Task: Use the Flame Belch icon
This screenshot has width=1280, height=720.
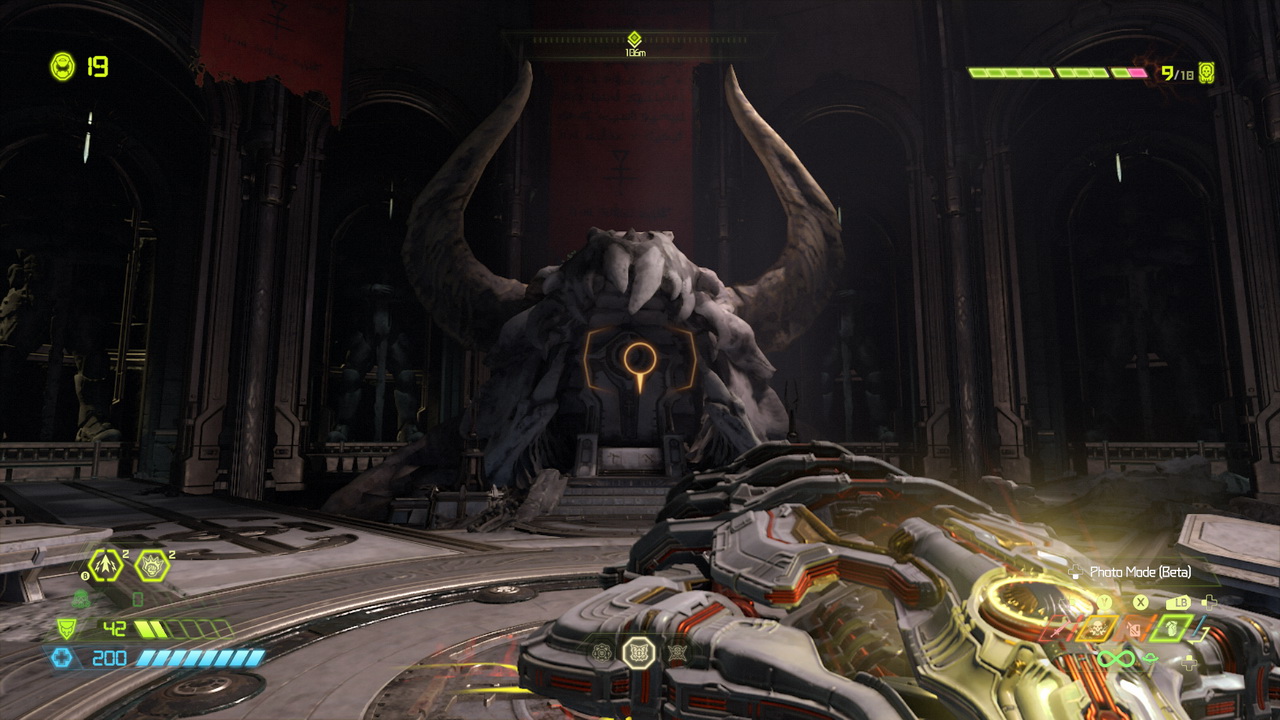Action: pos(1135,629)
